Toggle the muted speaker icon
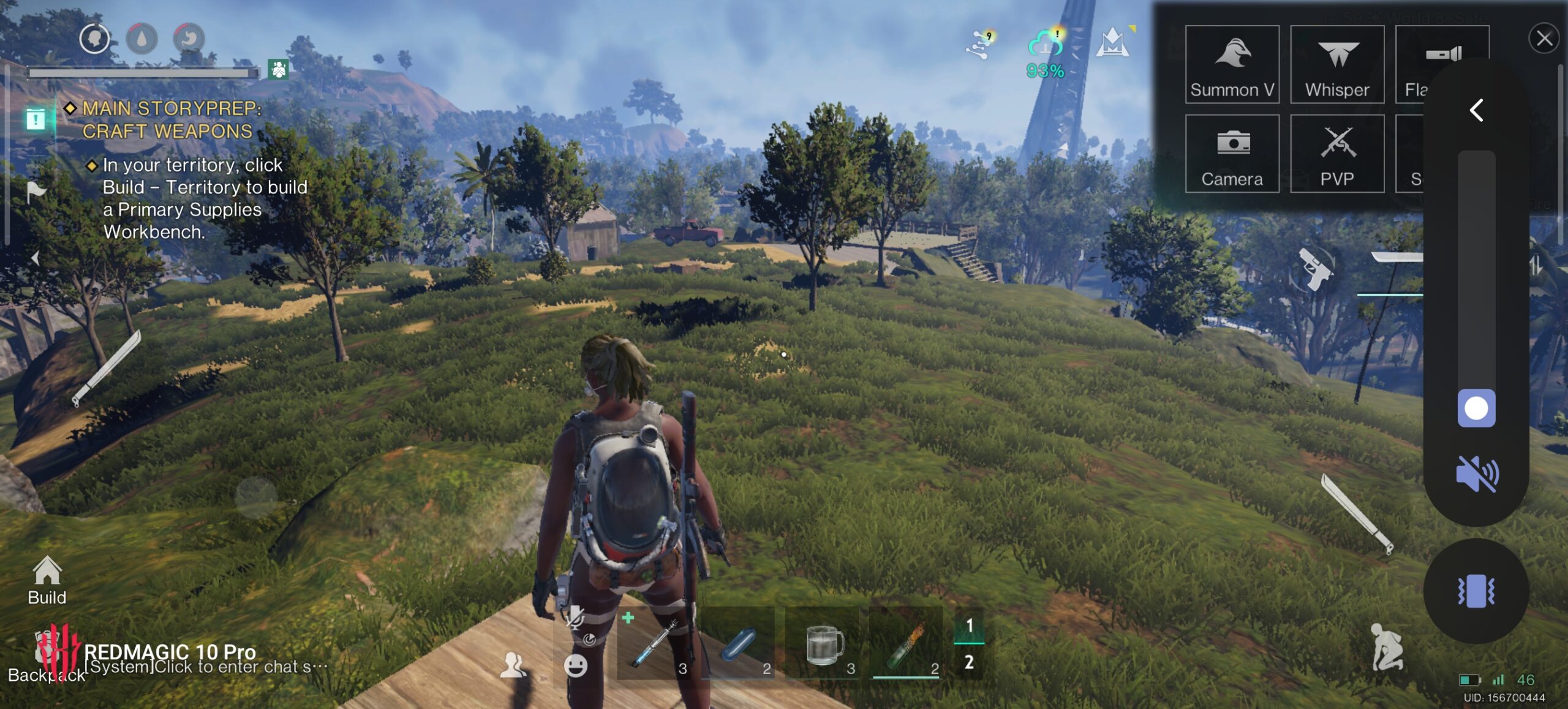1568x709 pixels. 1477,474
